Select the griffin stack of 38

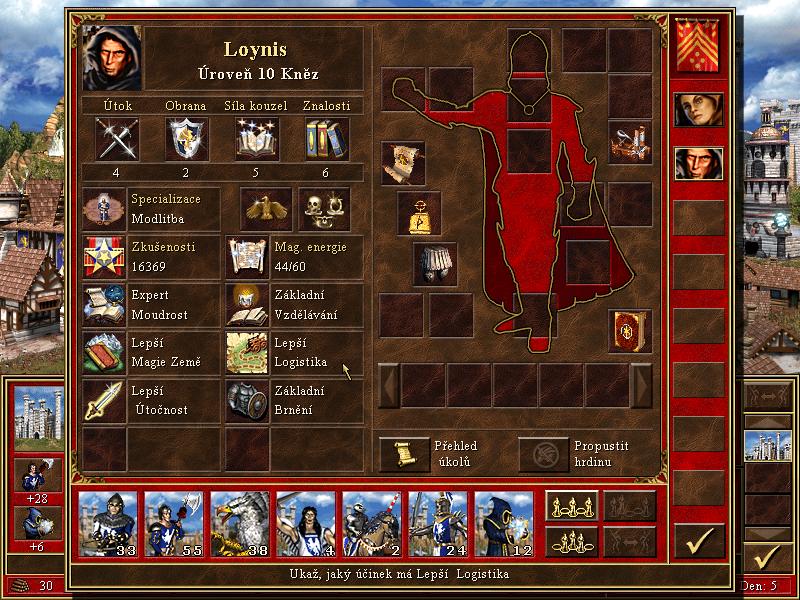(x=240, y=520)
